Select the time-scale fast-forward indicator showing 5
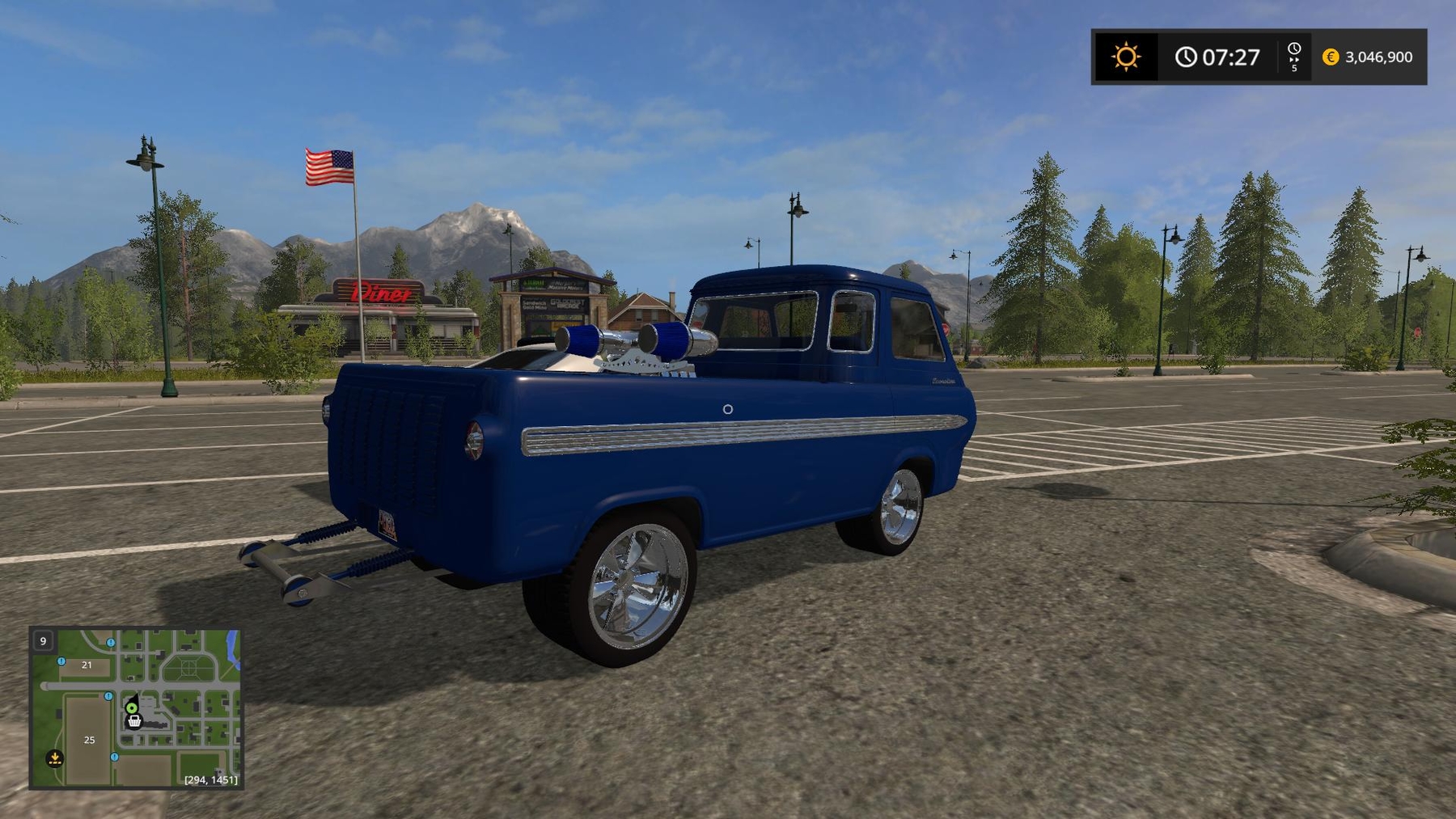The height and width of the screenshot is (819, 1456). pyautogui.click(x=1294, y=58)
